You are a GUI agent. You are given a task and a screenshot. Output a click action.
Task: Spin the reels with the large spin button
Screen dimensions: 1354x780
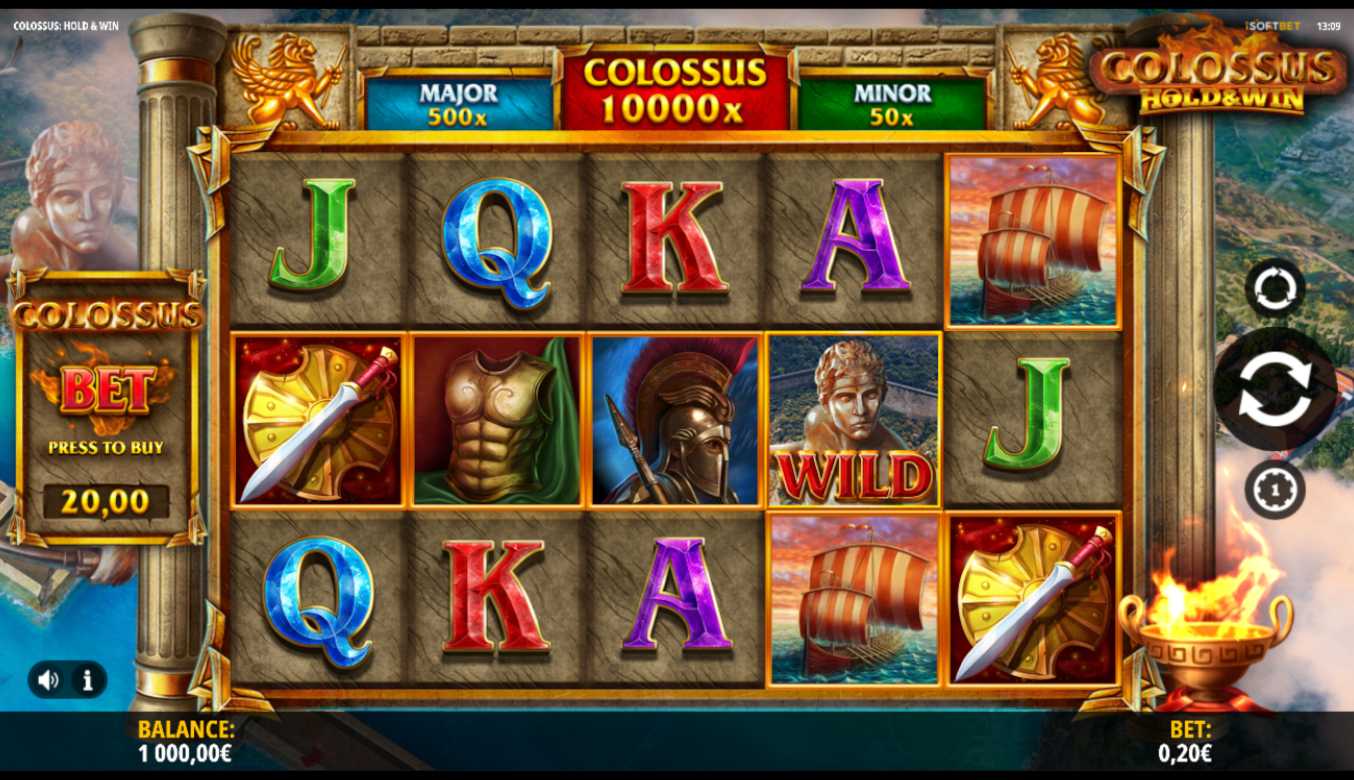1274,389
